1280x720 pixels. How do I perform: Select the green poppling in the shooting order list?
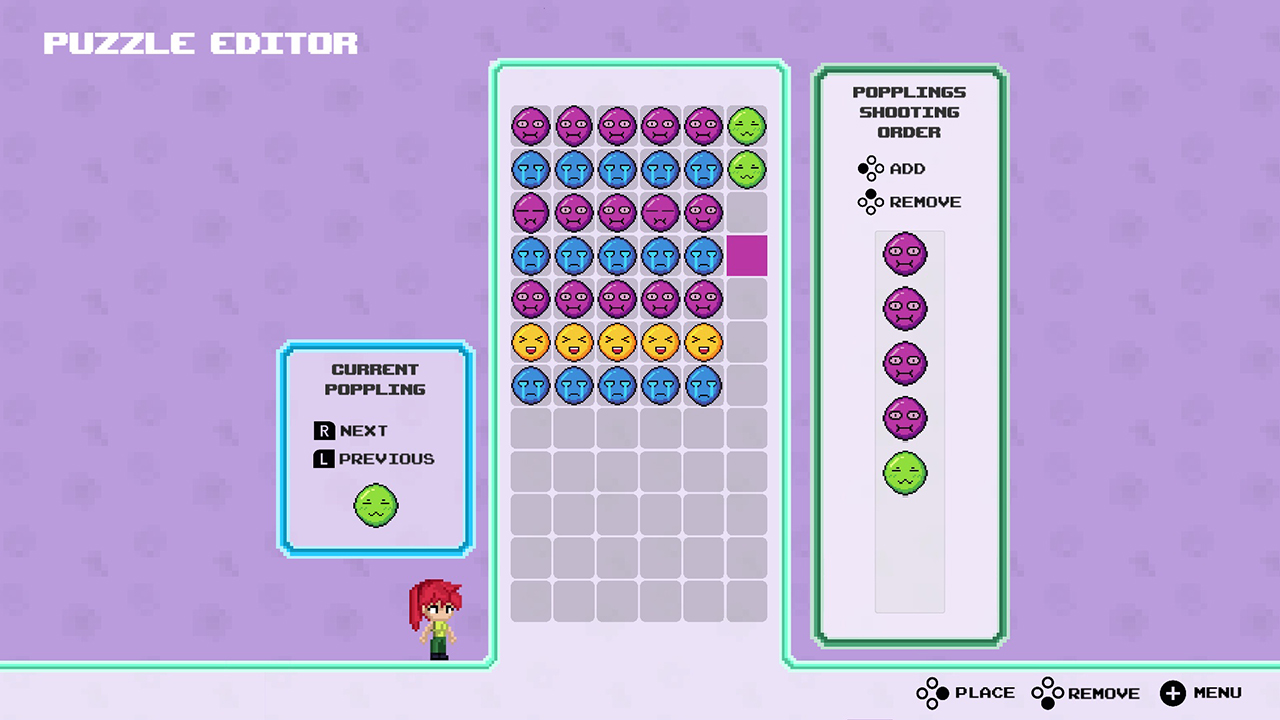[x=905, y=473]
